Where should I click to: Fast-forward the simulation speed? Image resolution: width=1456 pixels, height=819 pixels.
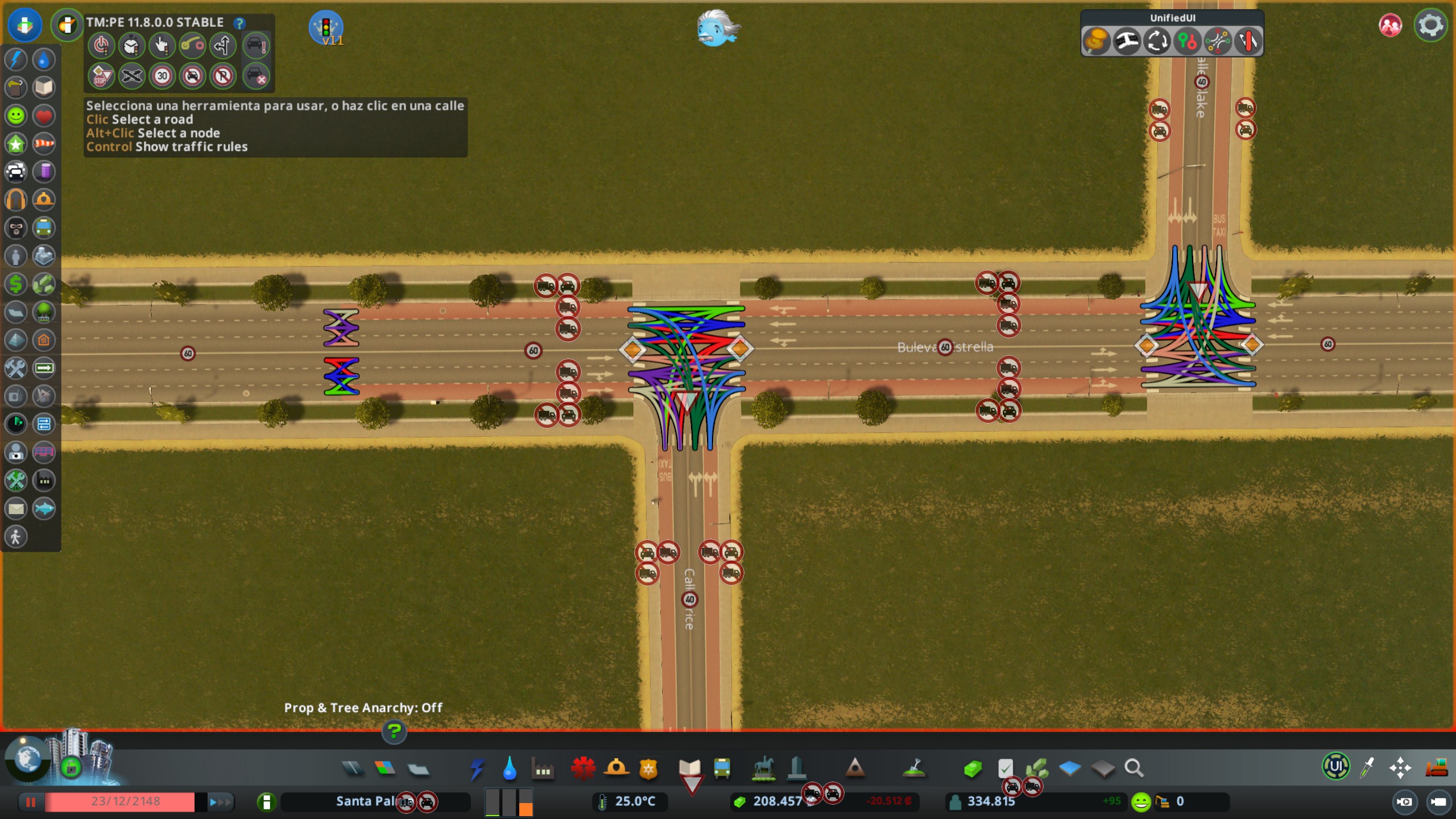221,803
